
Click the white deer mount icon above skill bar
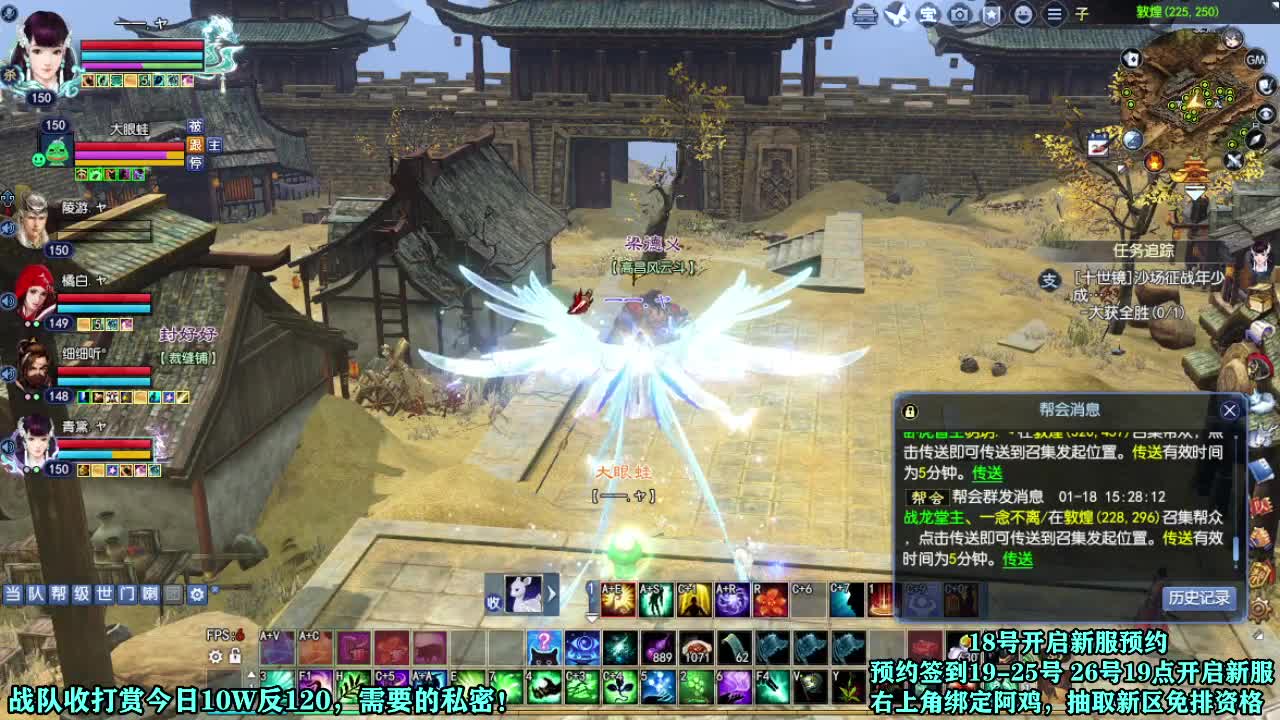click(522, 593)
